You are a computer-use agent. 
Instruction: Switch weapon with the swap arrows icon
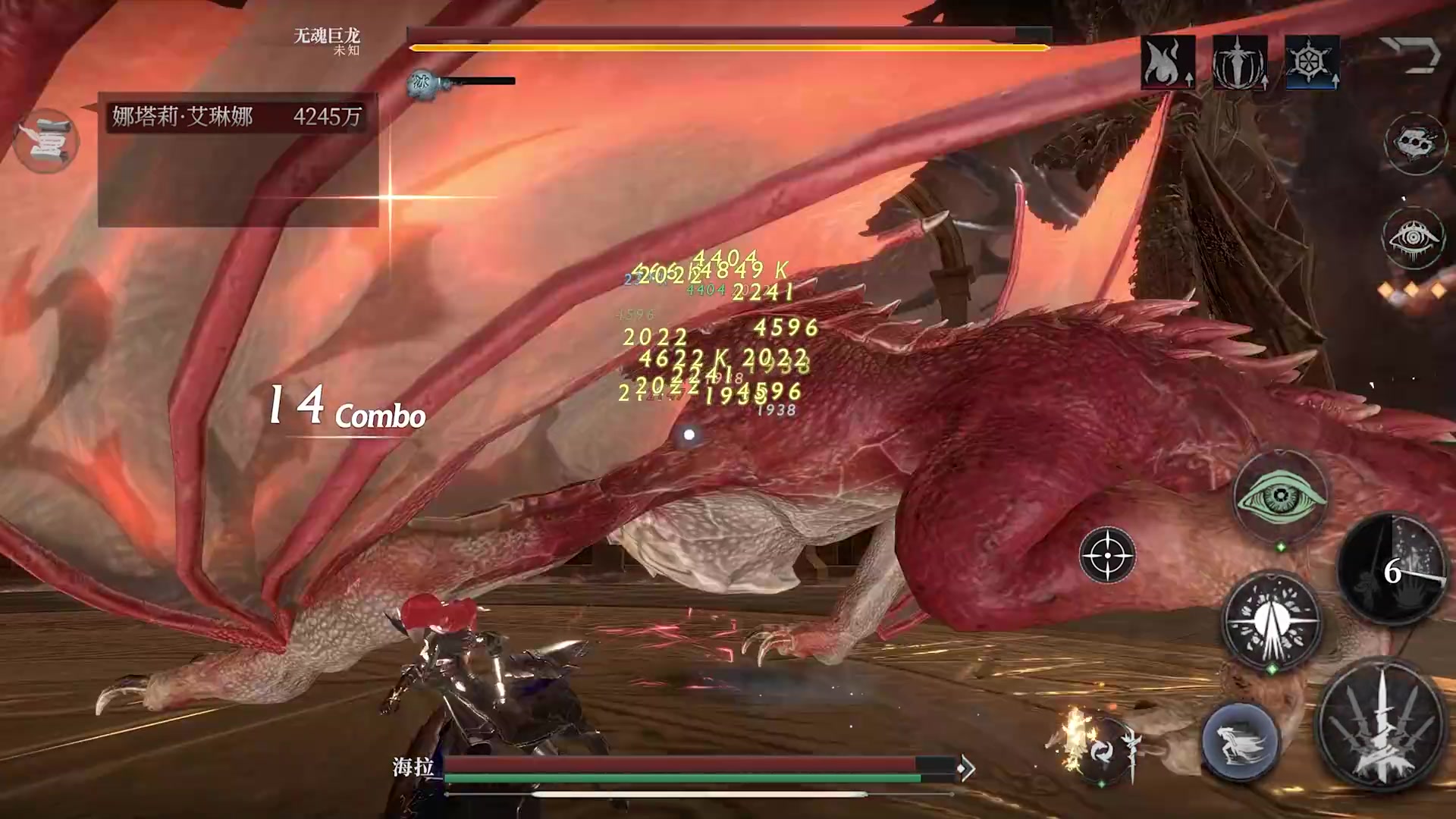coord(1101,751)
